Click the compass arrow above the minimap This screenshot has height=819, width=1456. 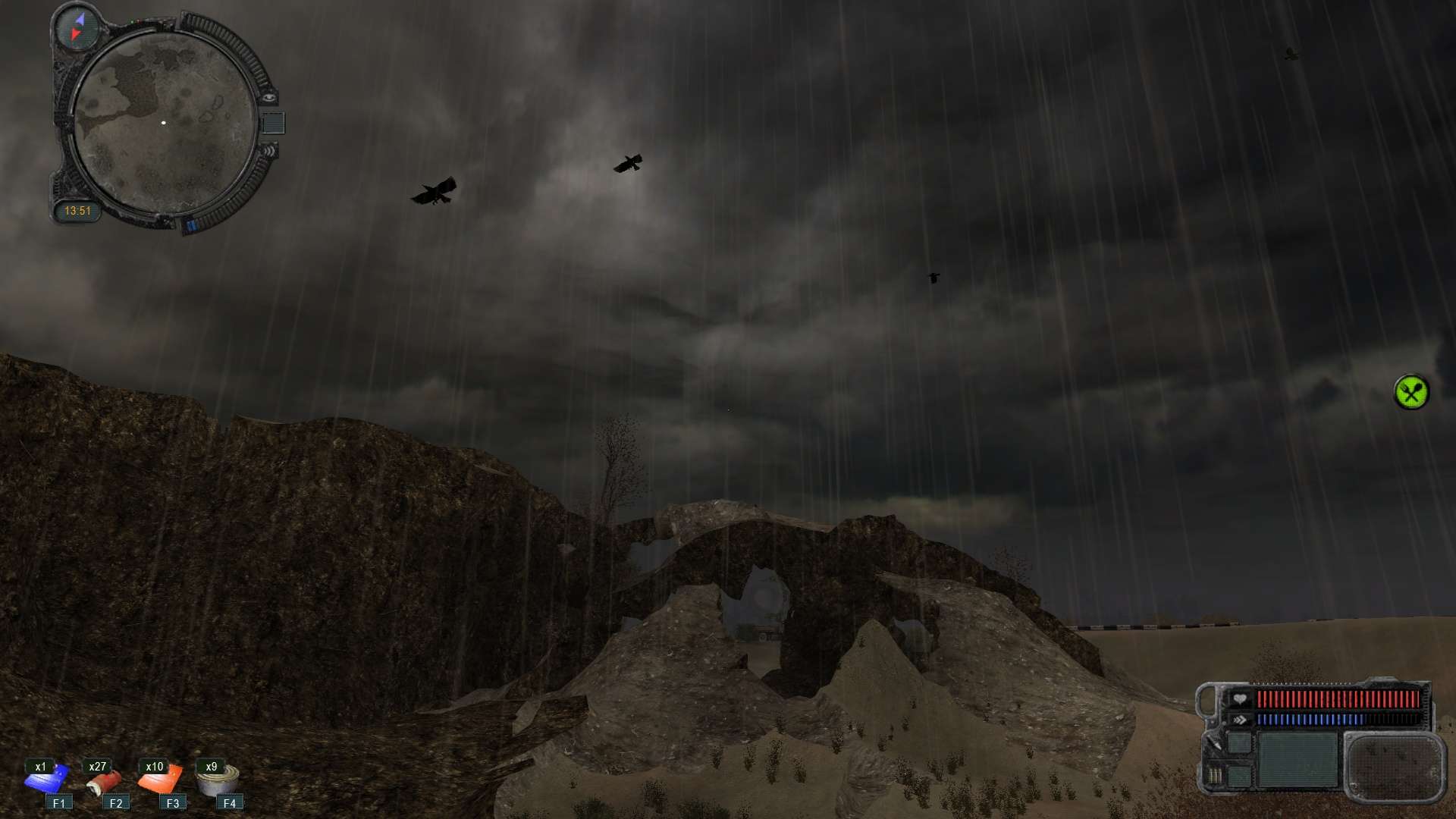pyautogui.click(x=79, y=27)
